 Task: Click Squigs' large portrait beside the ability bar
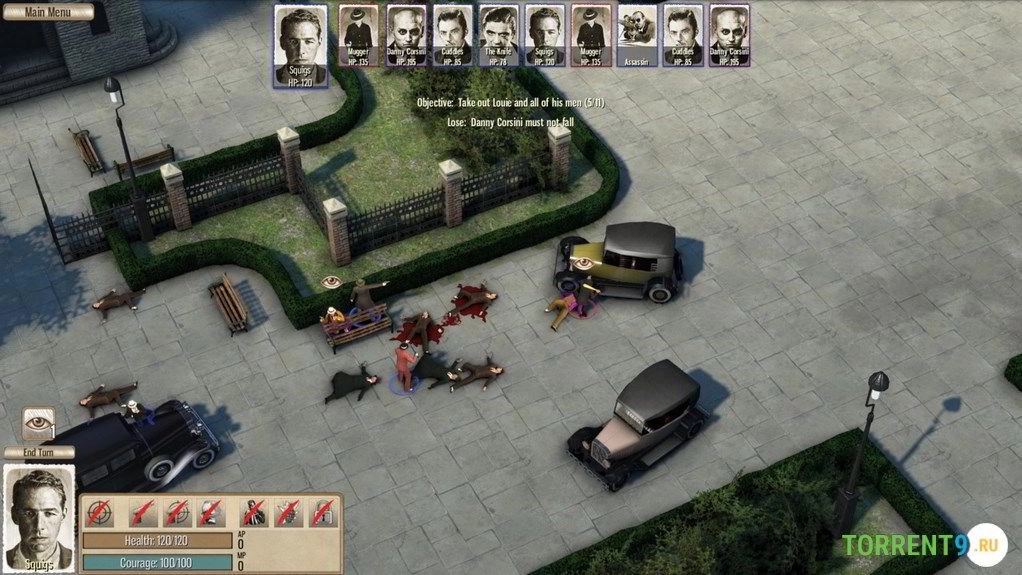[39, 516]
